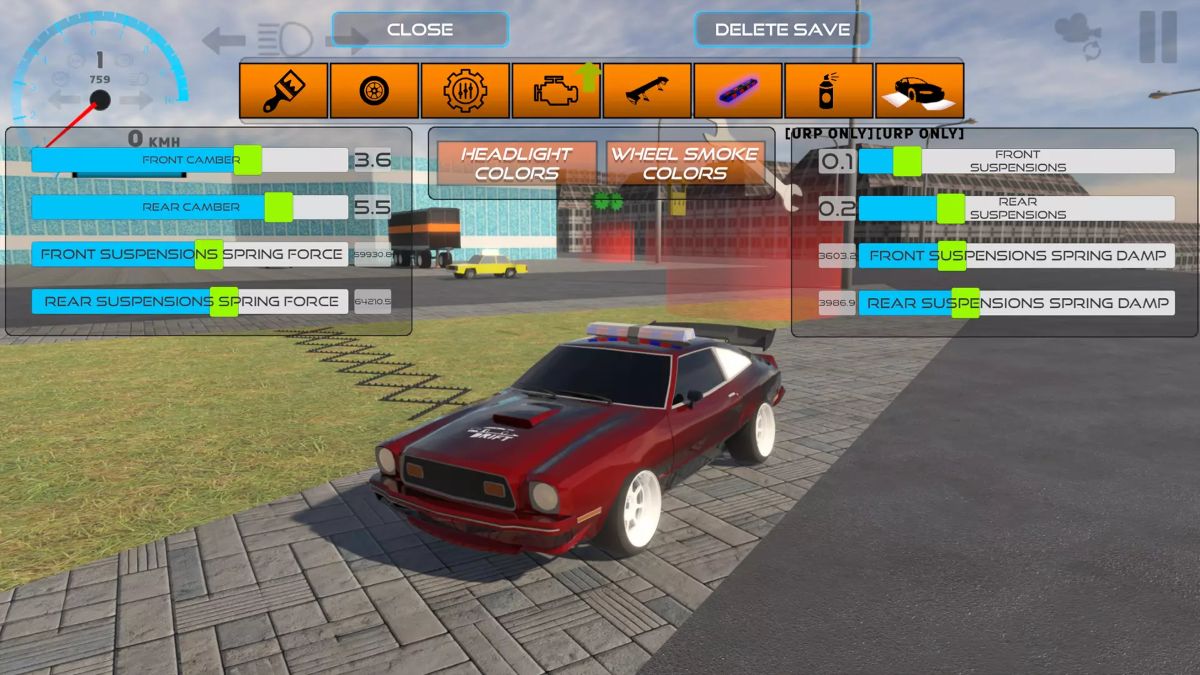Select the wheel customization tab
Screen dimensions: 1200x675
pos(375,91)
